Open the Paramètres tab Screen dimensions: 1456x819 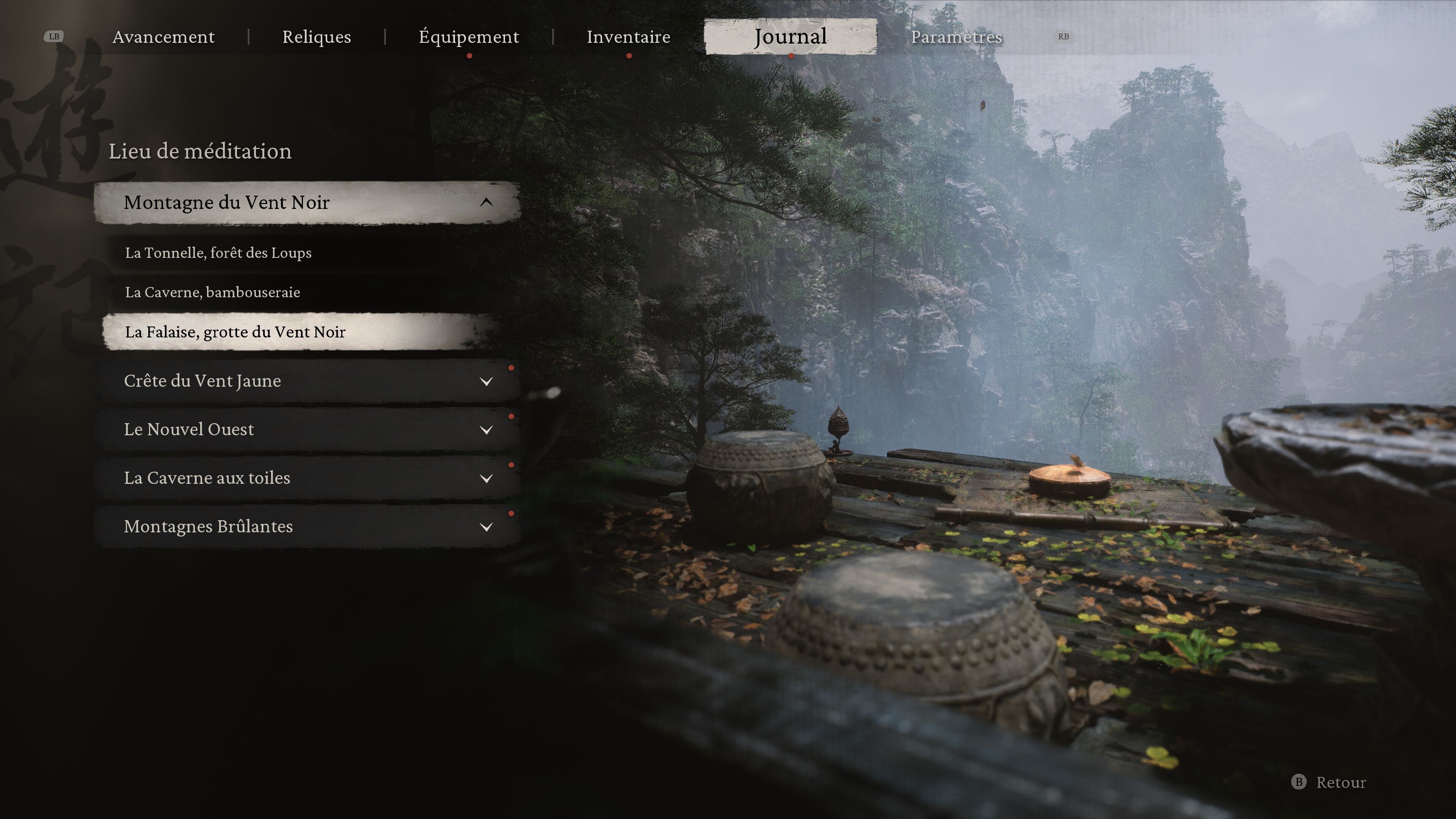(x=956, y=37)
